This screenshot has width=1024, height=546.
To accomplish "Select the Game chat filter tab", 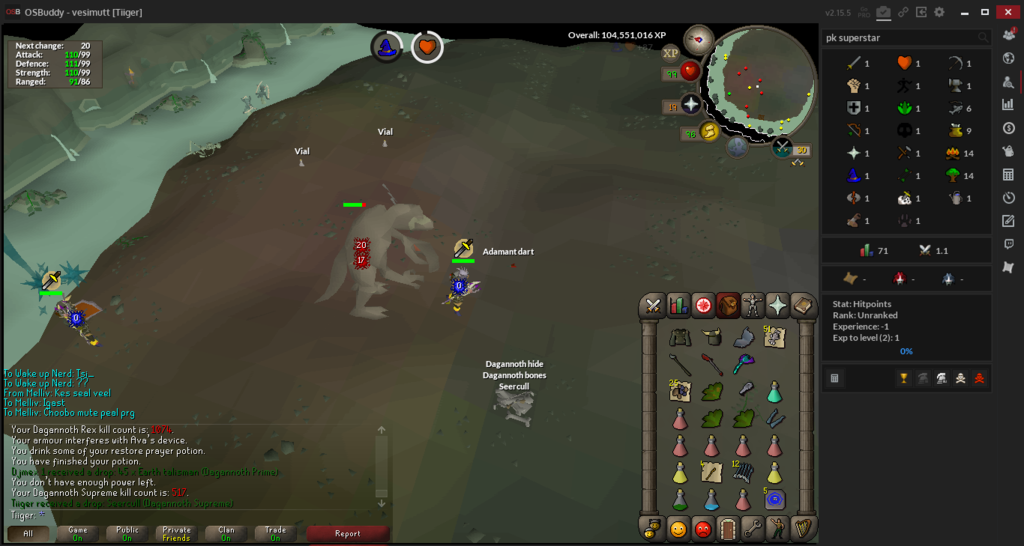I will click(77, 534).
